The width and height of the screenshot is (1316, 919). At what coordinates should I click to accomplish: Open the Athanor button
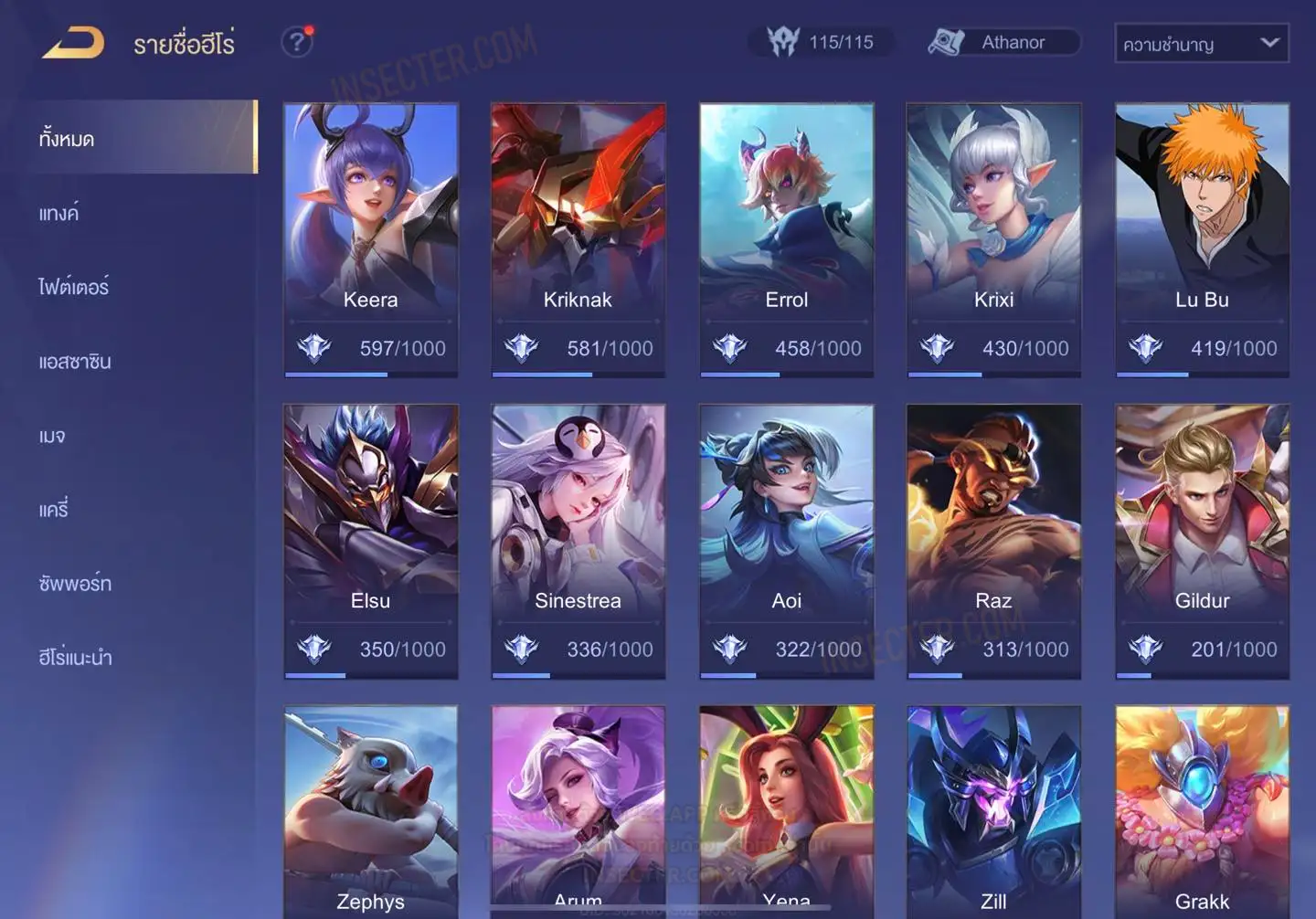[x=1003, y=42]
